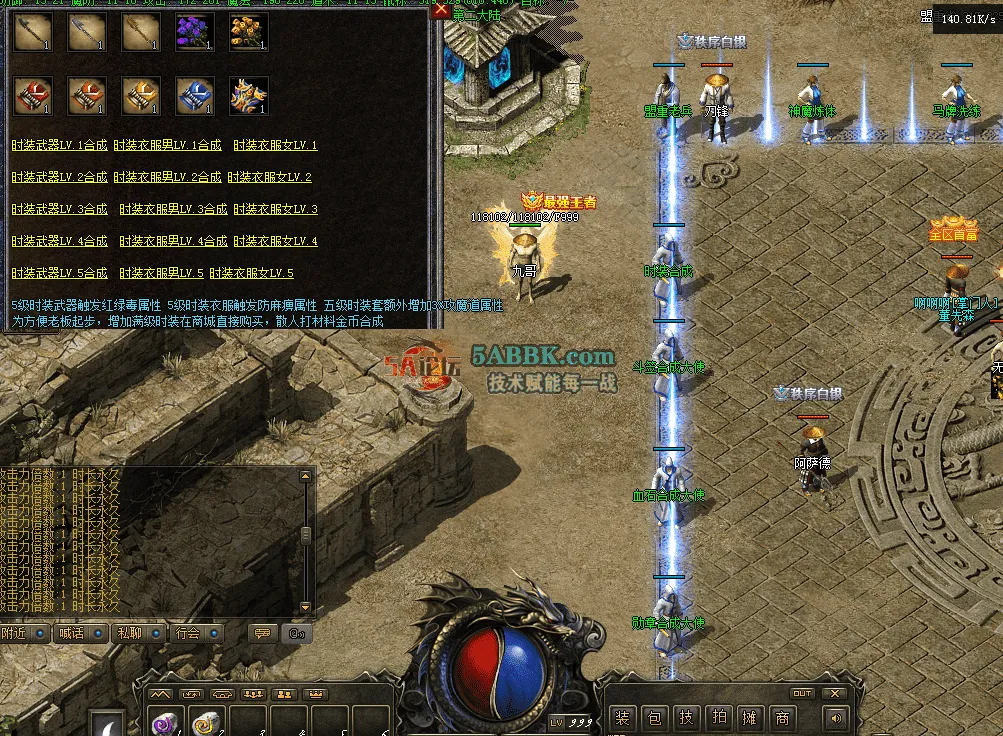Click the OUT logout button
The height and width of the screenshot is (736, 1003).
802,693
